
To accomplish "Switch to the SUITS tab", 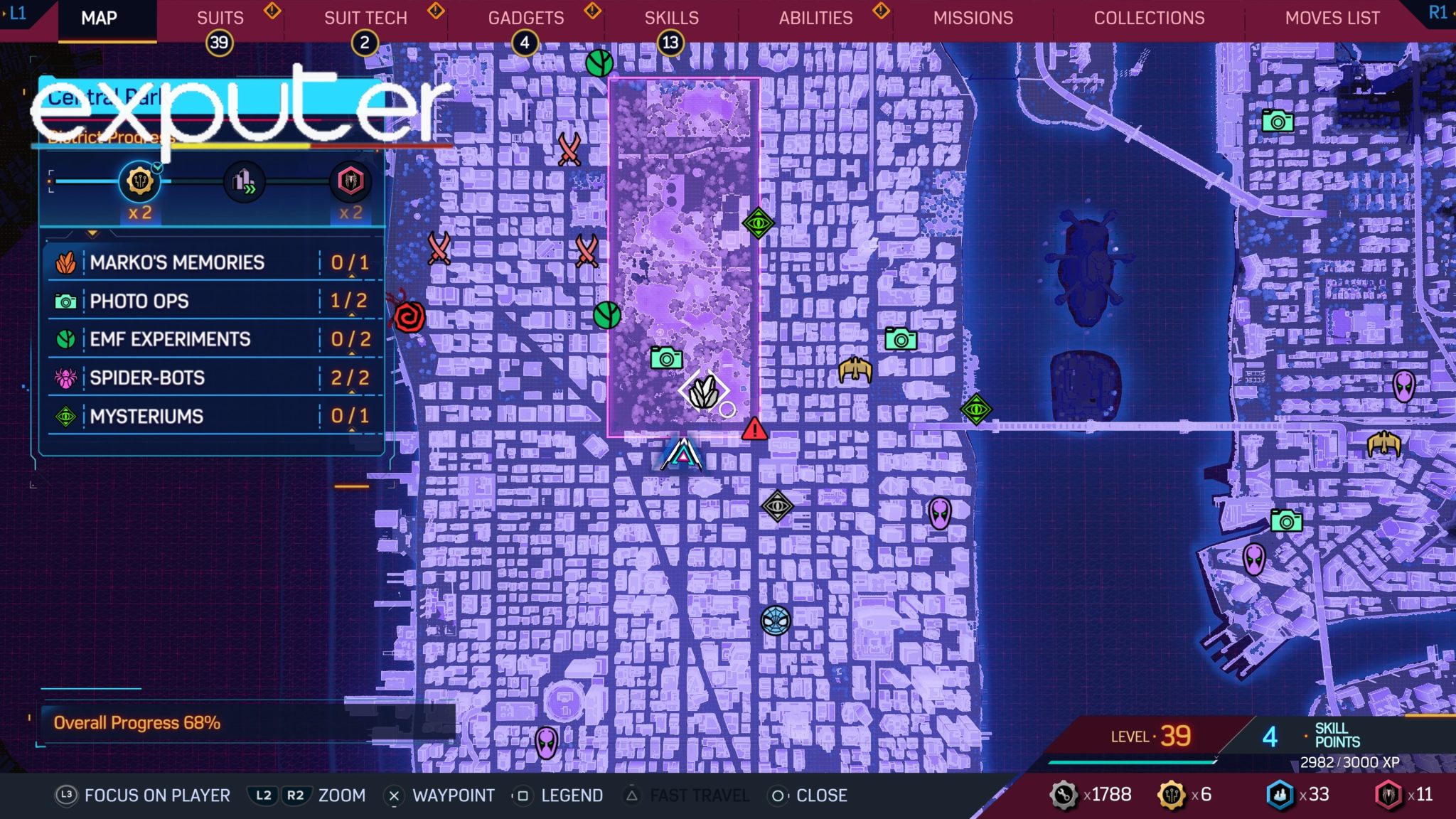I will pyautogui.click(x=219, y=18).
